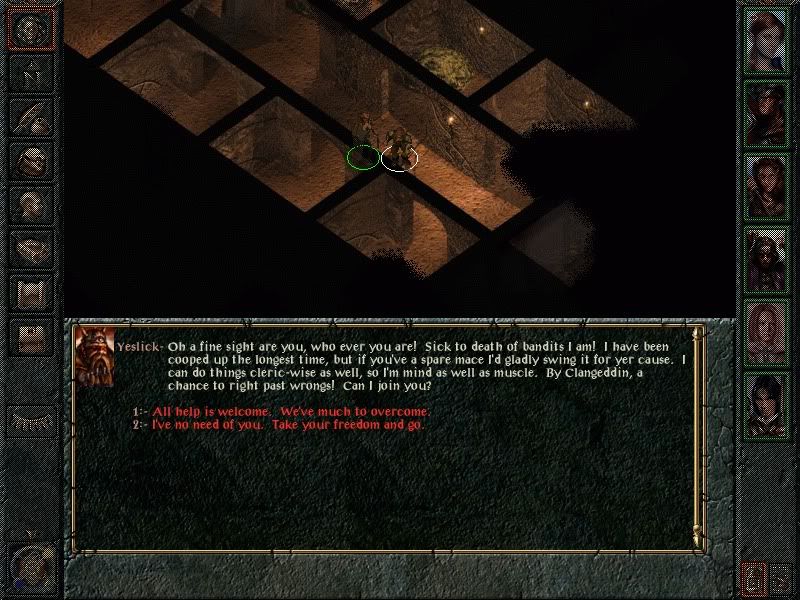The height and width of the screenshot is (600, 800).
Task: Click the Return to Game sidebar button
Action: tap(29, 31)
